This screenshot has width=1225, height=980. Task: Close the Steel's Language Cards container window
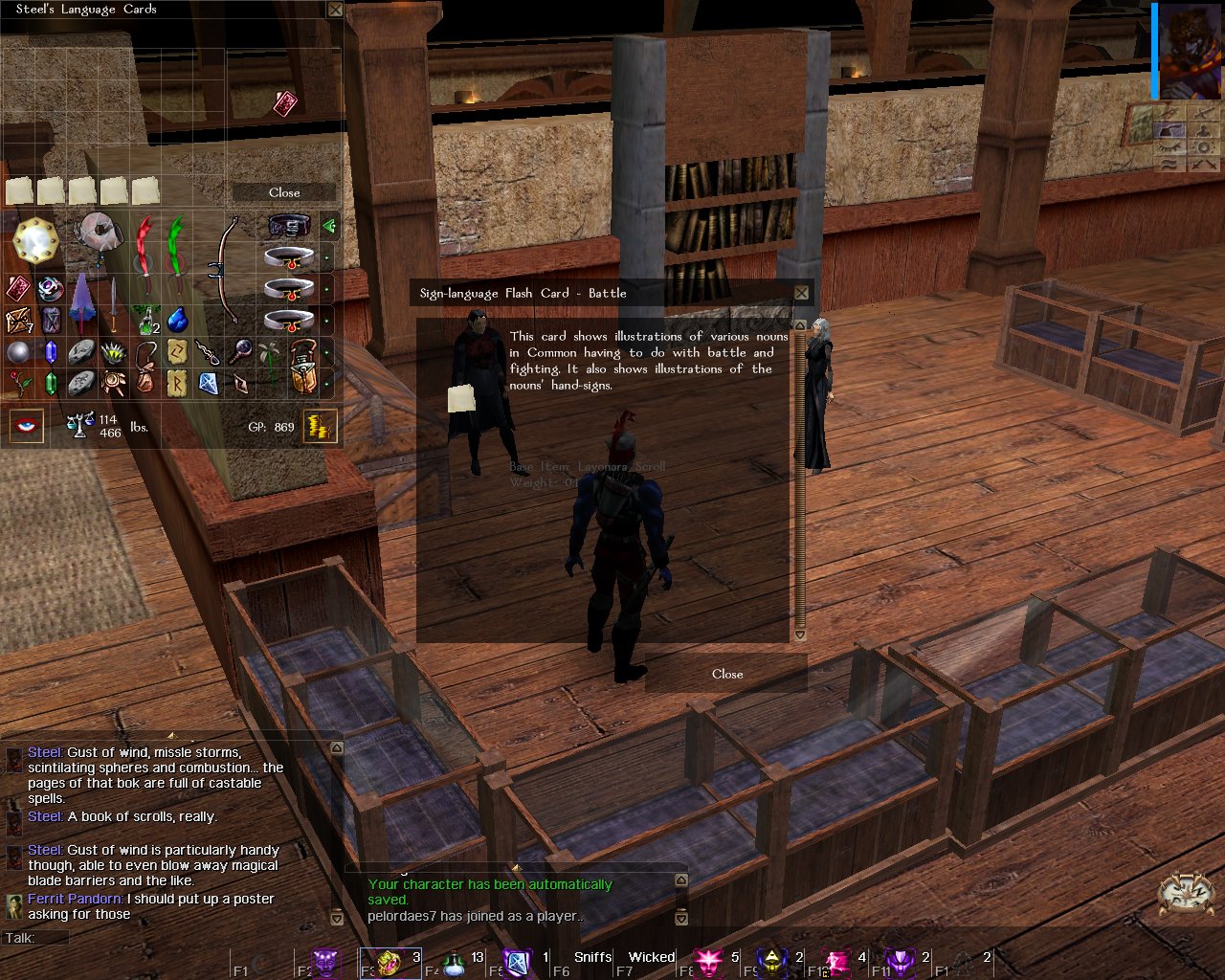click(x=335, y=10)
